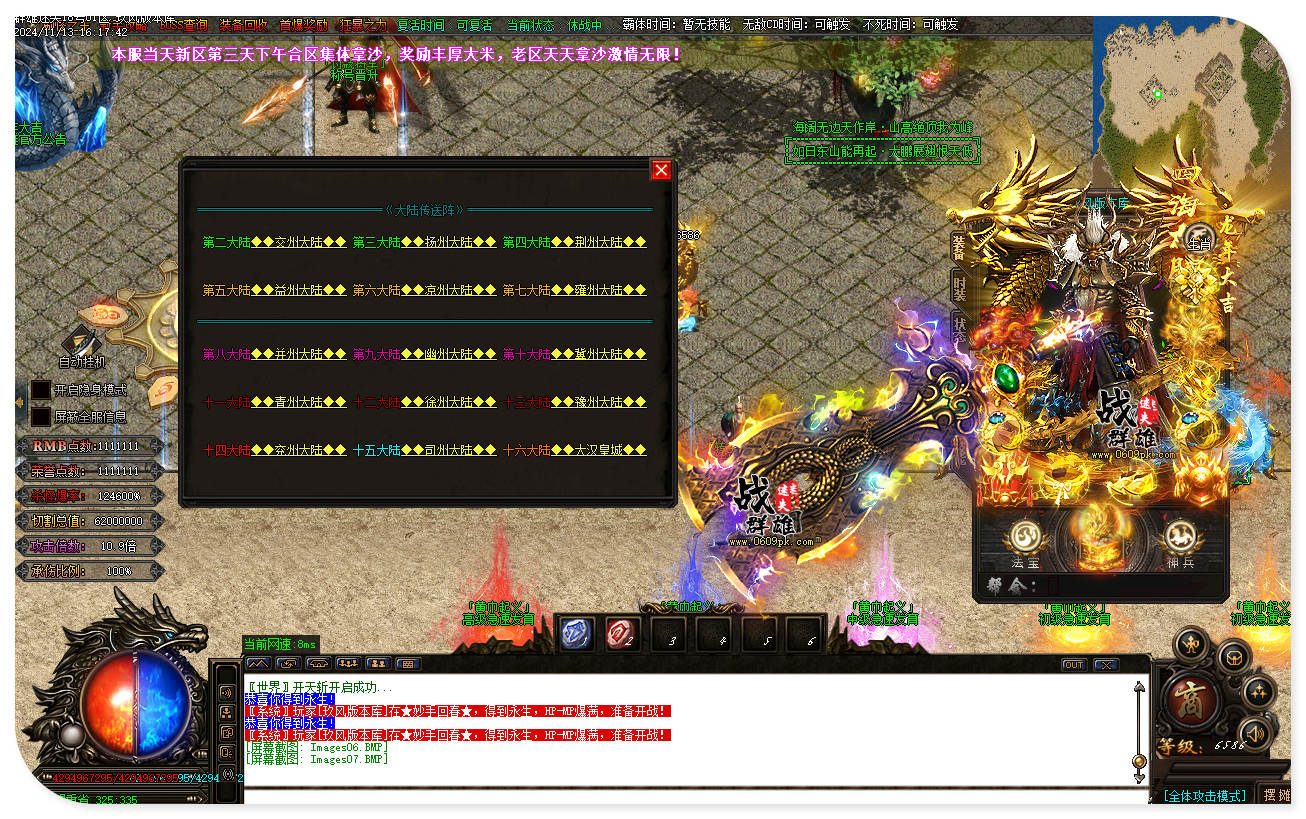Screen dimensions: 1306x819
Task: Select the blue rune hotbar slot
Action: [577, 634]
